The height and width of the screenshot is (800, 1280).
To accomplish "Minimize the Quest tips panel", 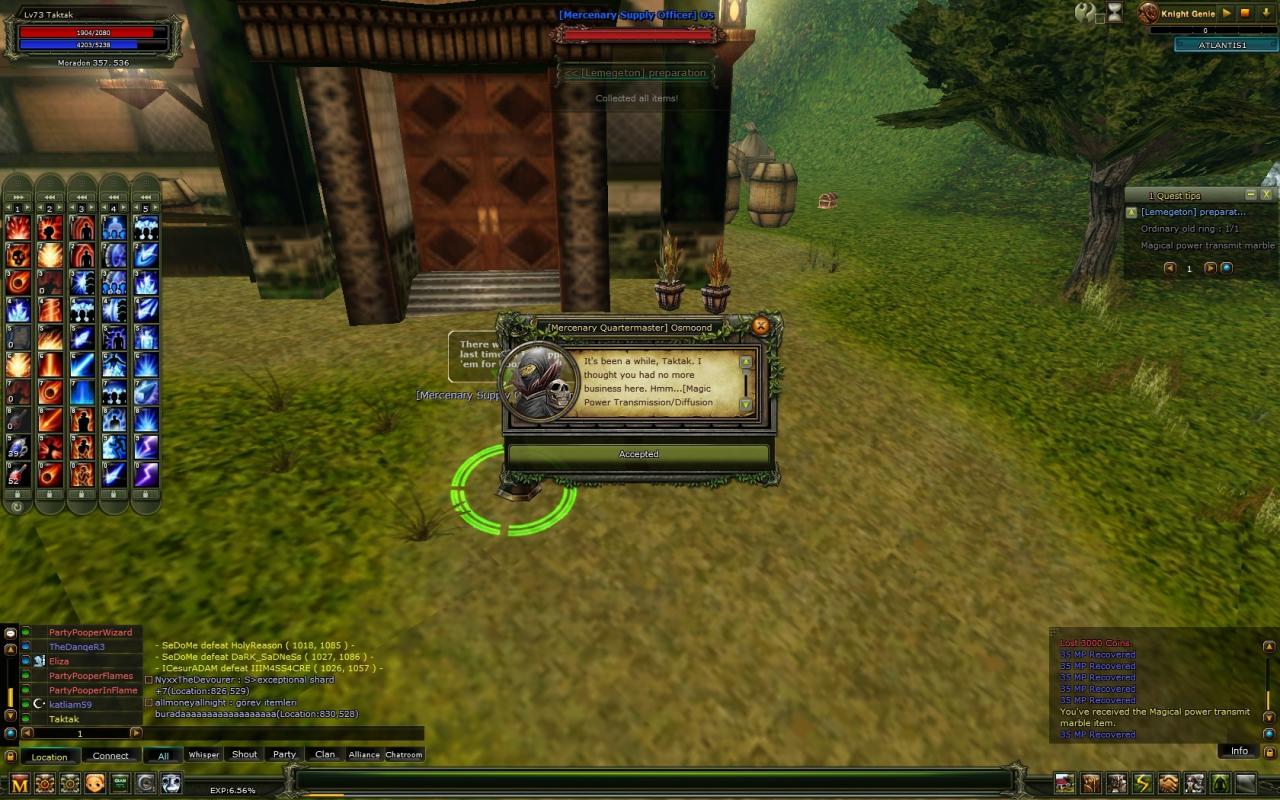I will [x=1250, y=195].
